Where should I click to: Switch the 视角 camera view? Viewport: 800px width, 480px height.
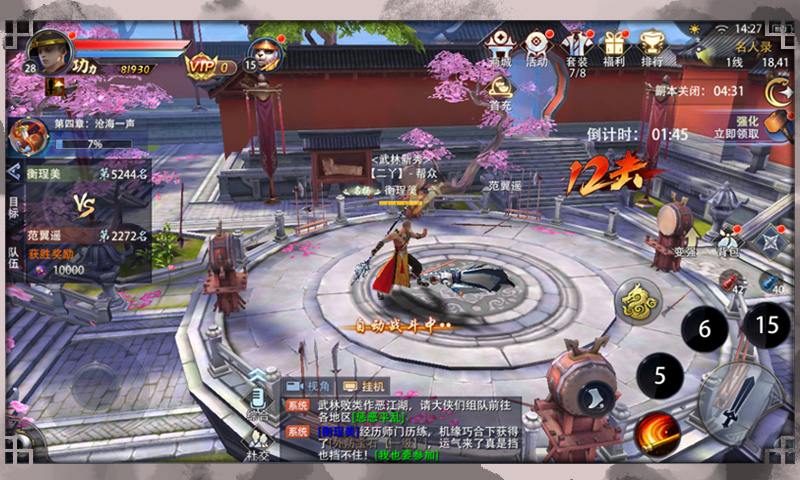coord(309,386)
